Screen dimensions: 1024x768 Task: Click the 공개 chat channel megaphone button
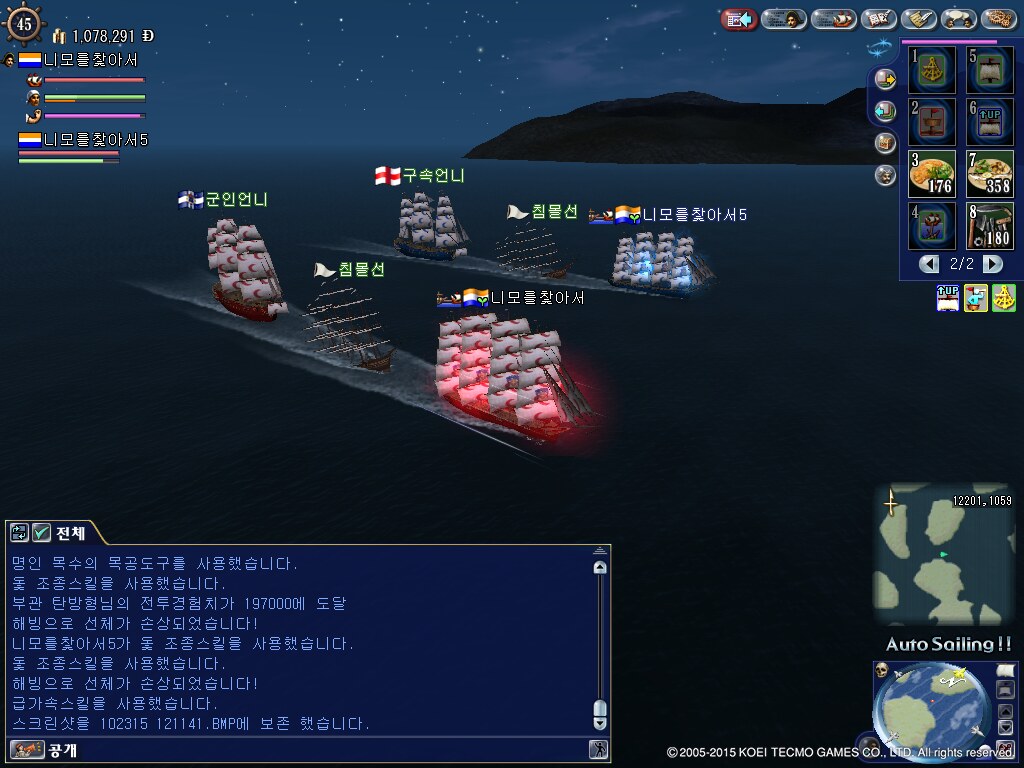(21, 749)
